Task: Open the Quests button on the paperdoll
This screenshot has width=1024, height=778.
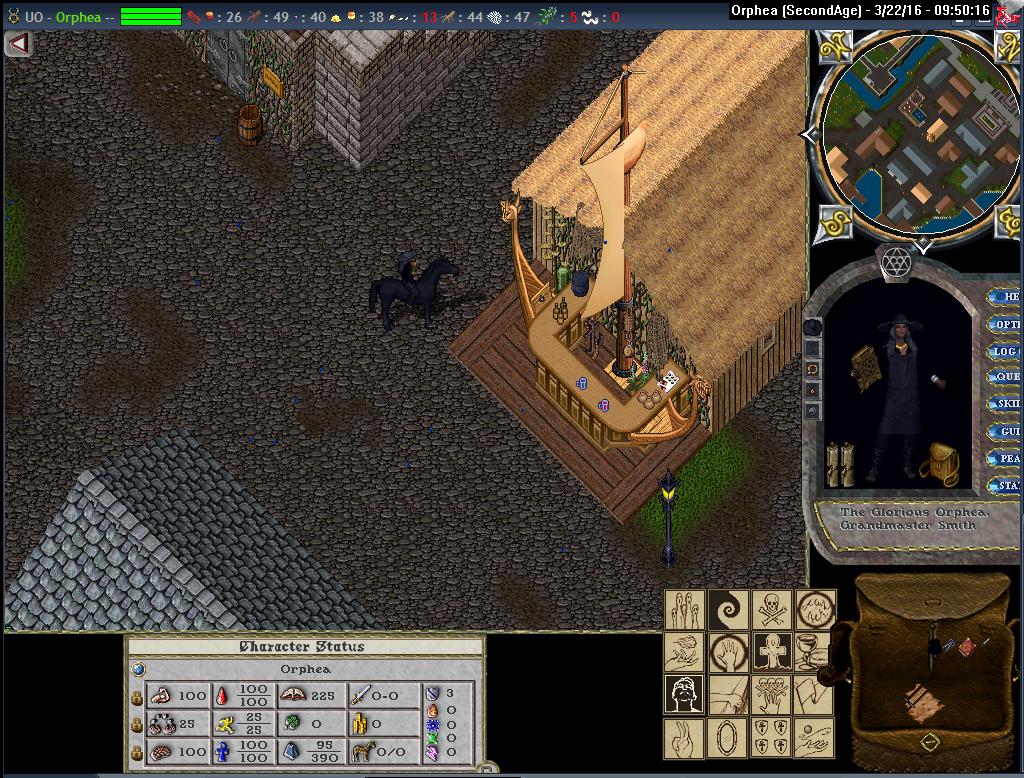Action: 1005,377
